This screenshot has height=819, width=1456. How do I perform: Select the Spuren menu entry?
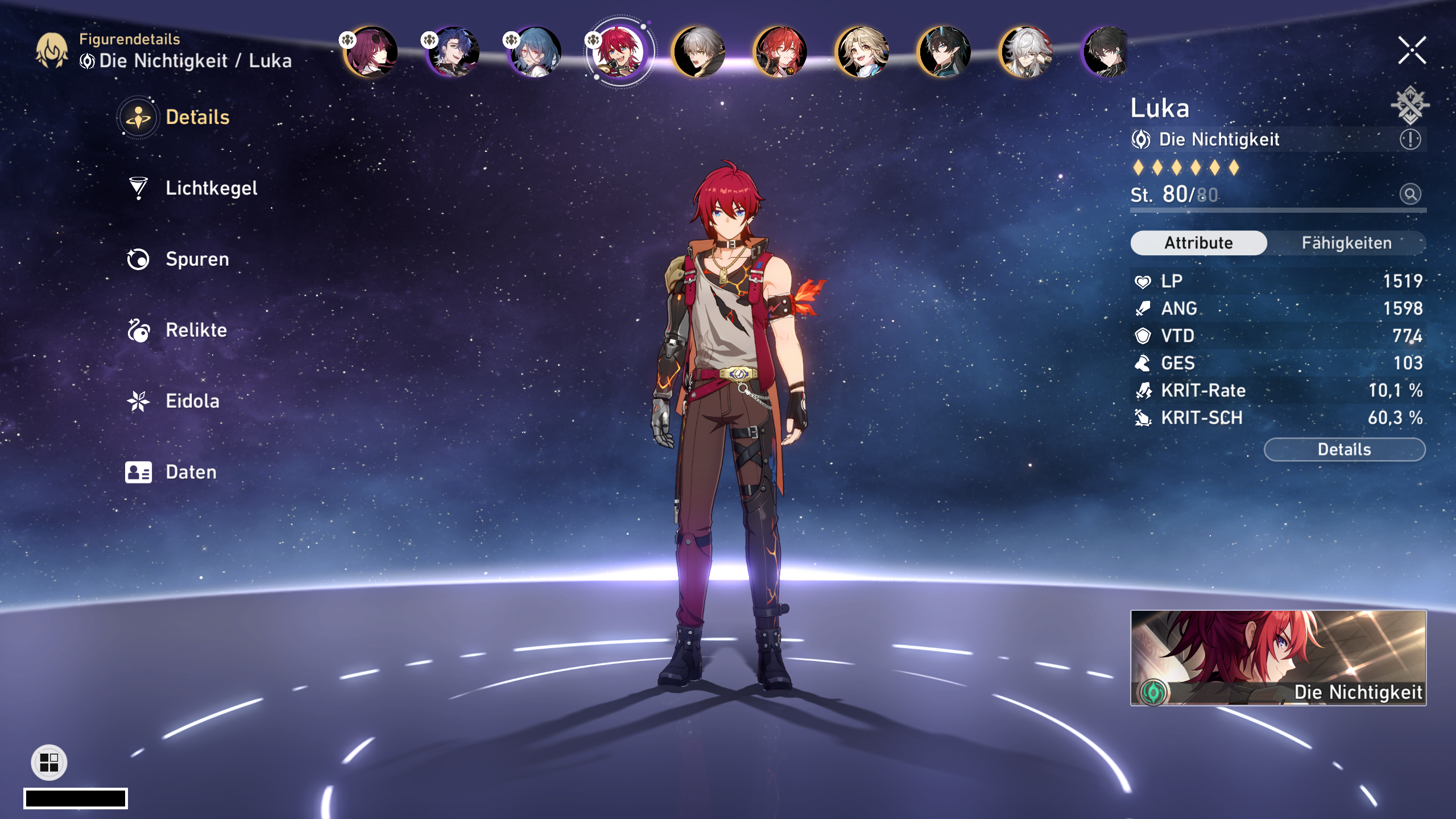coord(197,259)
